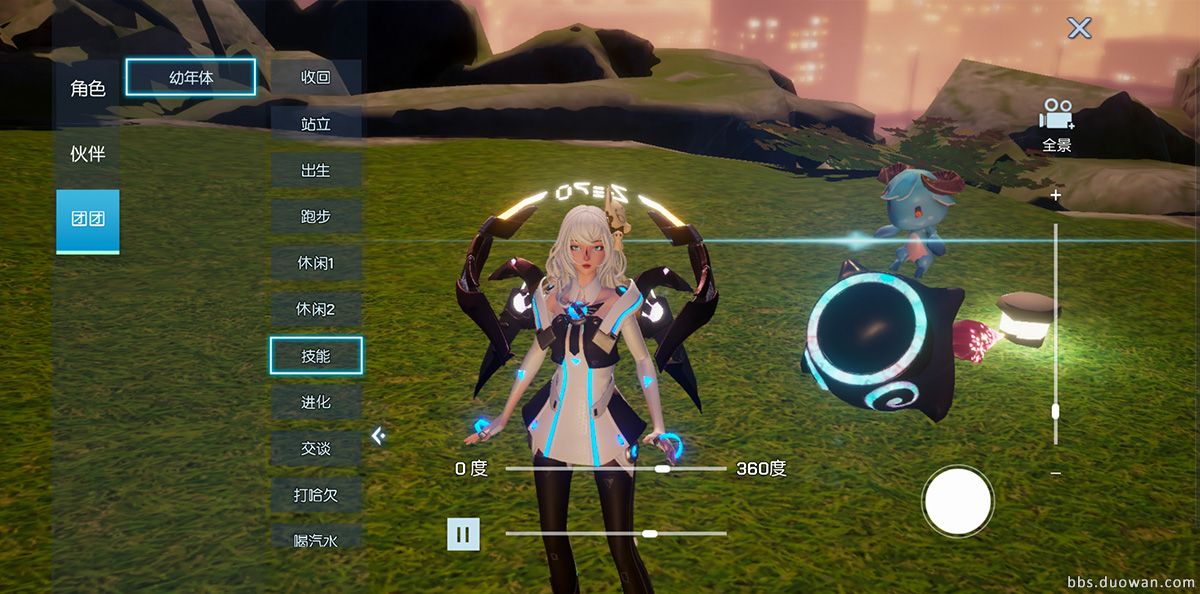
Task: Open the 伙伴 tab
Action: coord(88,155)
